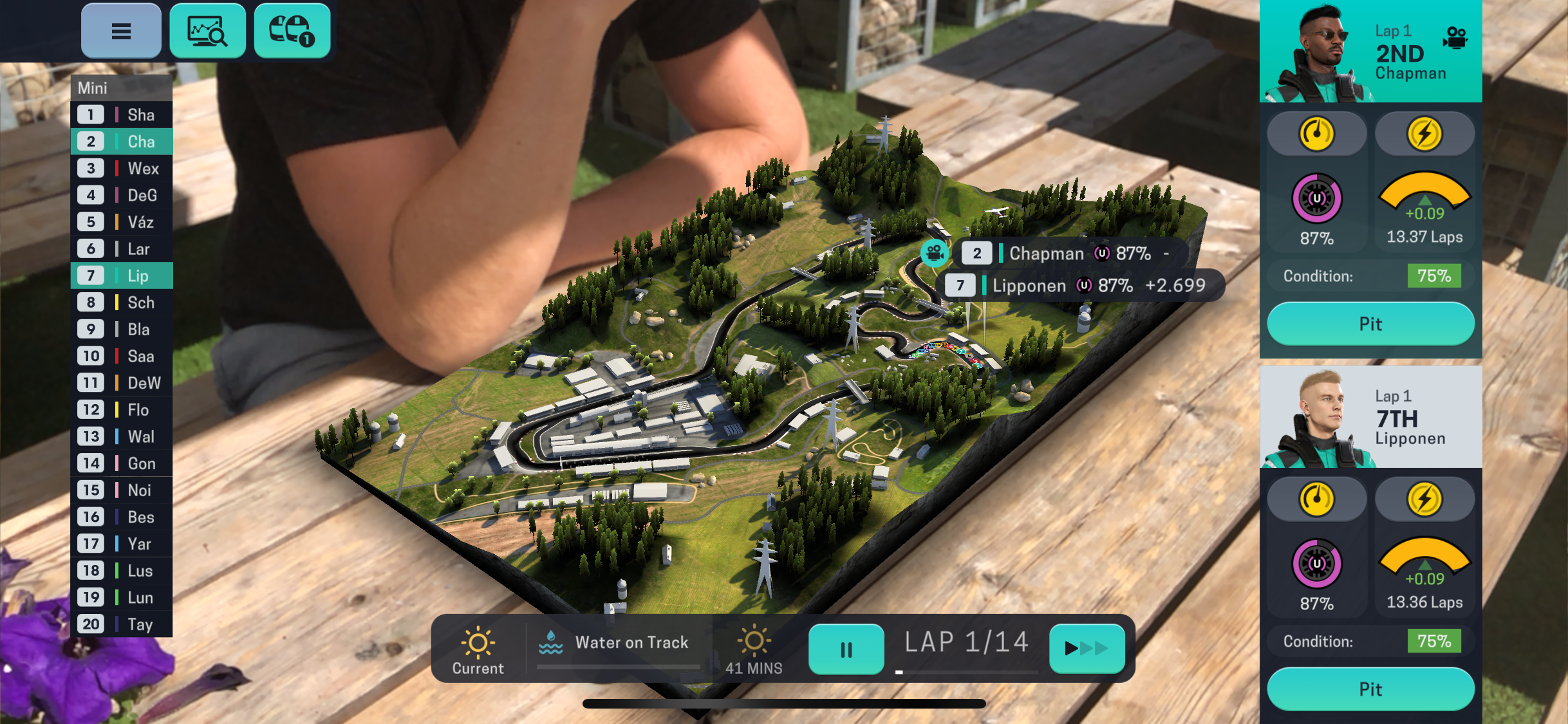Image resolution: width=1568 pixels, height=724 pixels.
Task: Pit Lipponen's car
Action: (1370, 689)
